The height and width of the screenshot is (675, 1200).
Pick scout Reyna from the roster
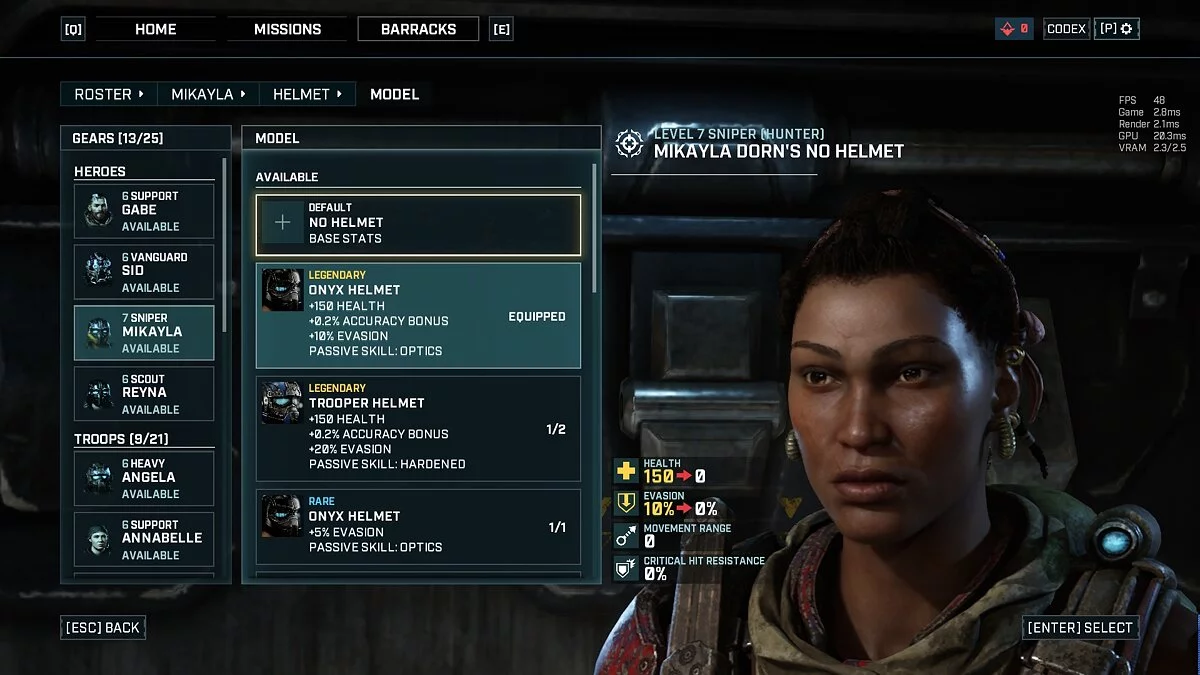pyautogui.click(x=144, y=394)
